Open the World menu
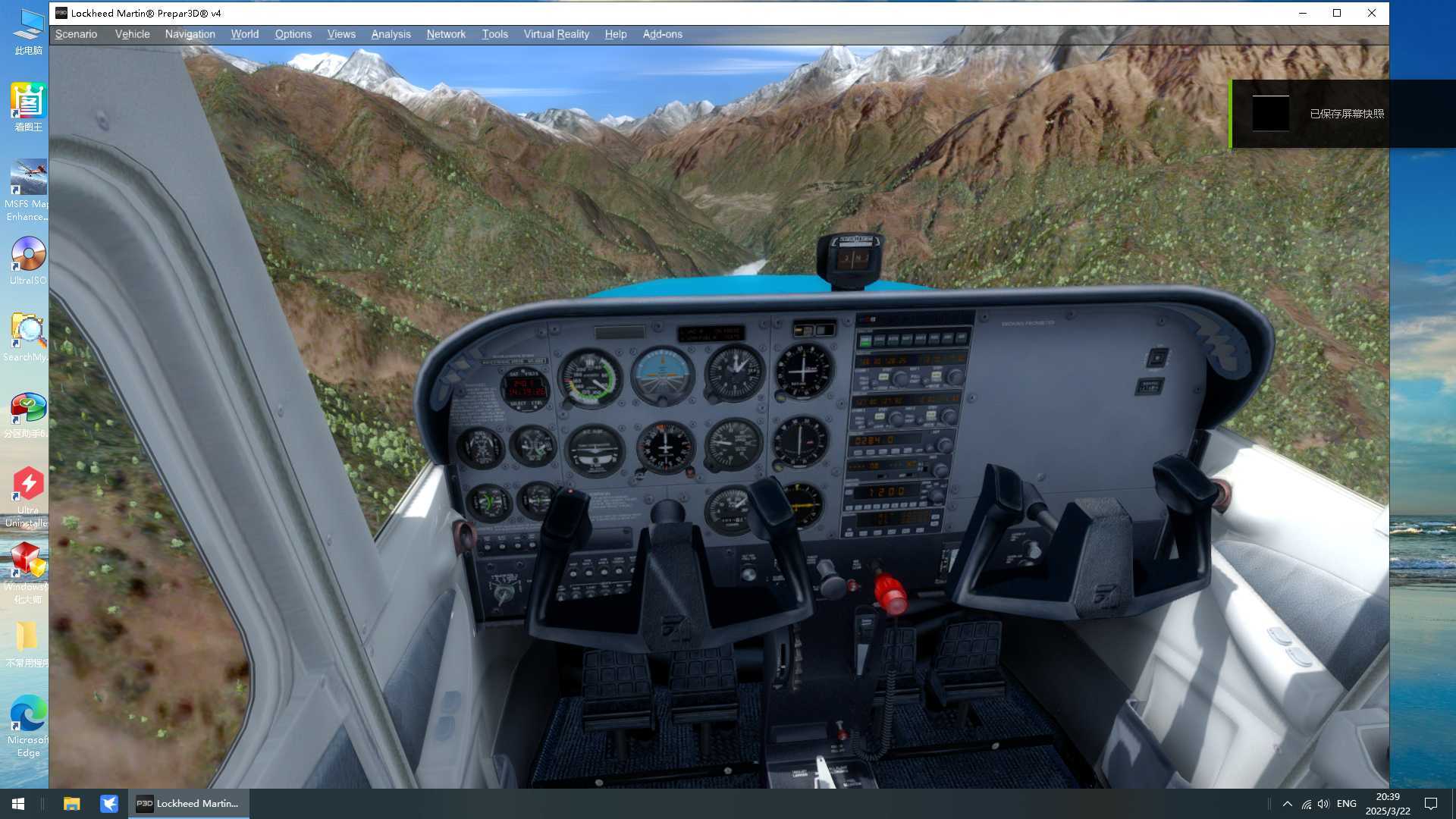The width and height of the screenshot is (1456, 819). [244, 34]
